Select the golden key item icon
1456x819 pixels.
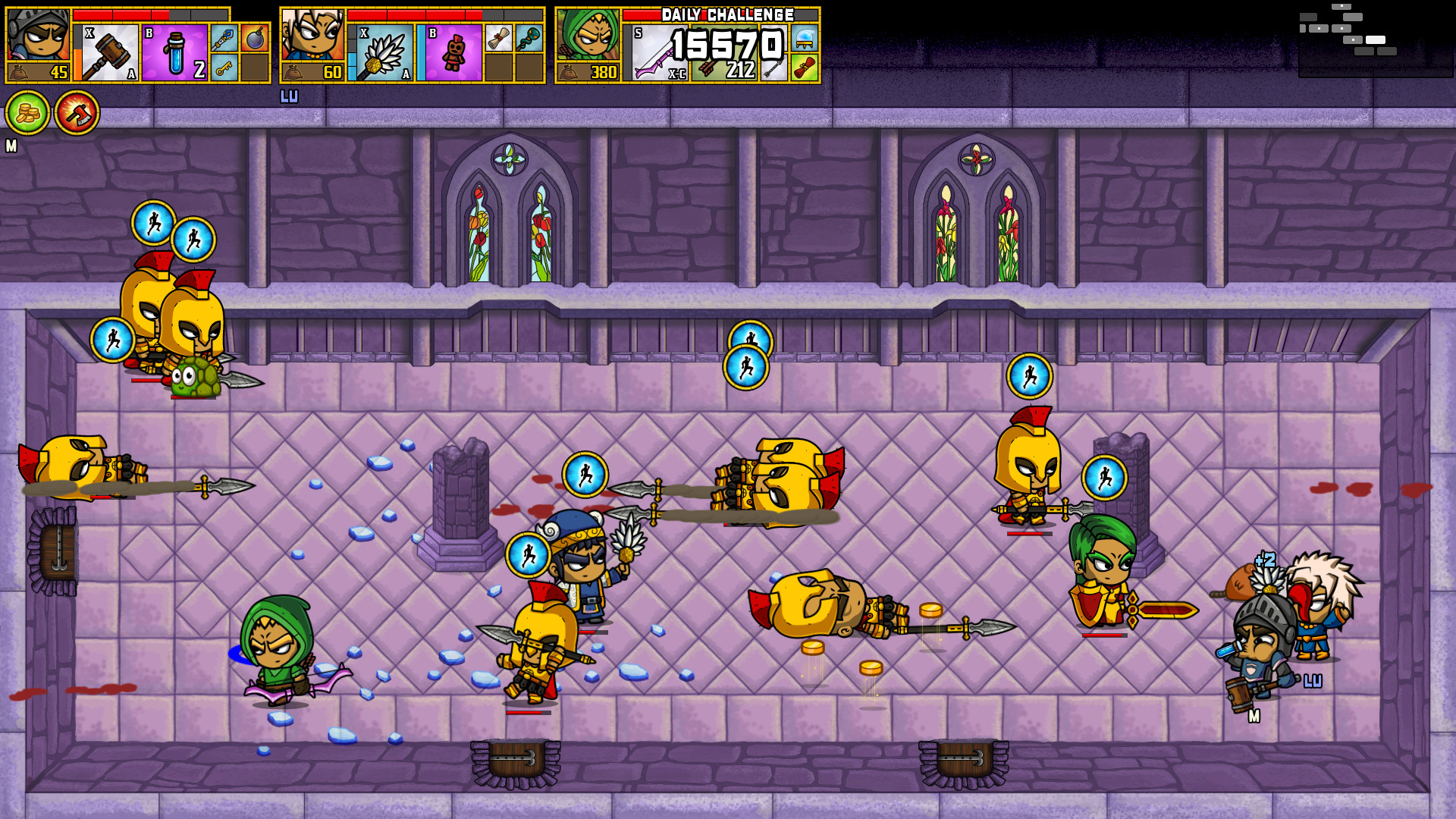tap(225, 67)
